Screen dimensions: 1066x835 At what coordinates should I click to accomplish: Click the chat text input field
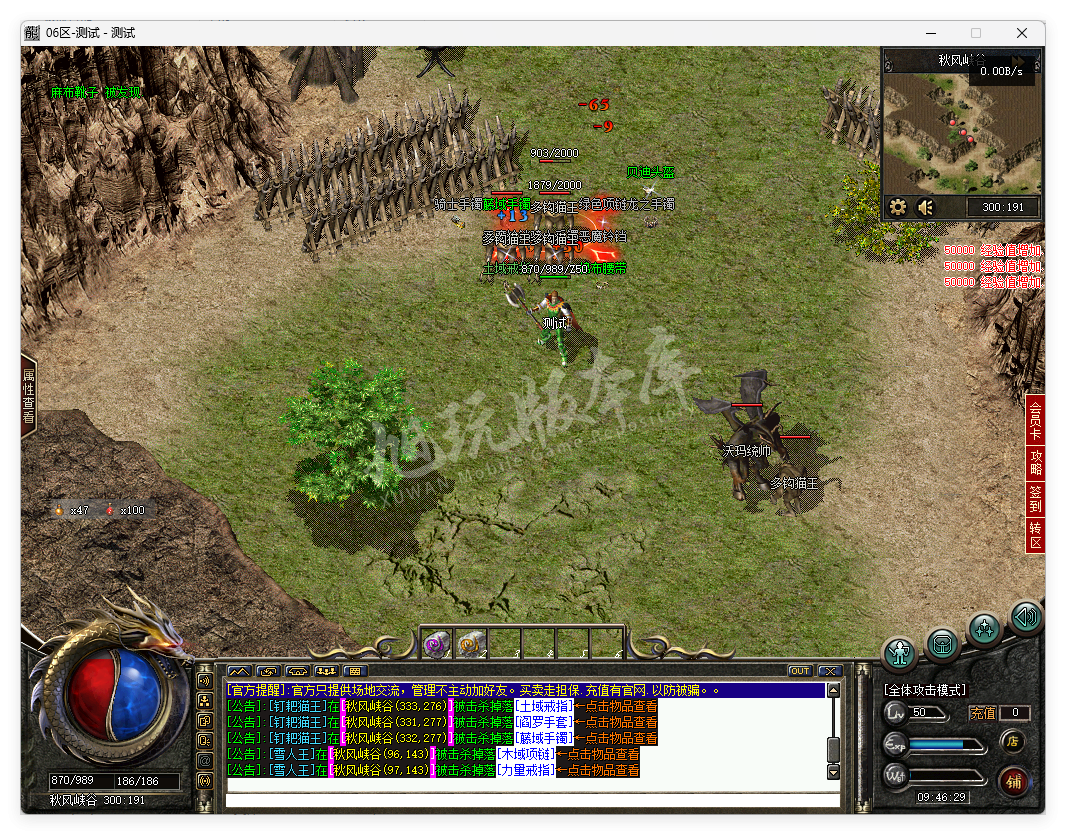[x=532, y=800]
